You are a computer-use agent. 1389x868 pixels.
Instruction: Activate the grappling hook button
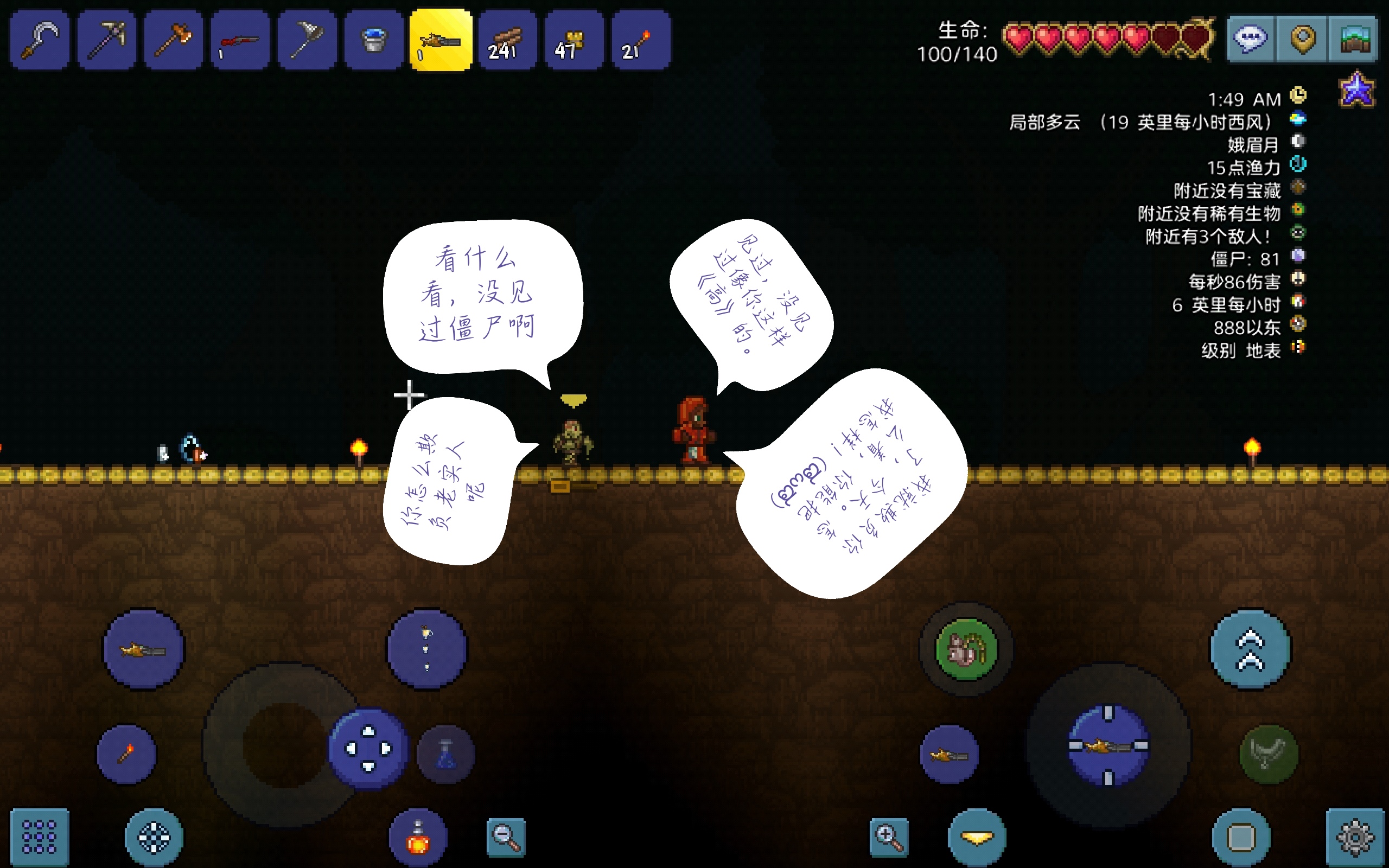click(1269, 754)
